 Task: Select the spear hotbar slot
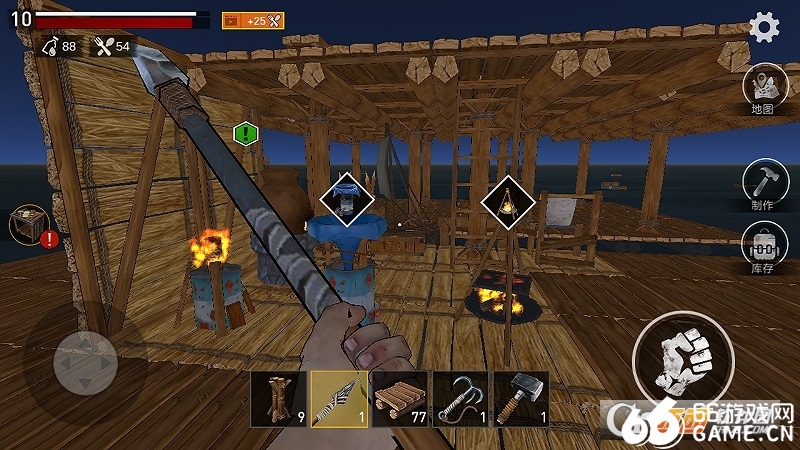tap(339, 399)
